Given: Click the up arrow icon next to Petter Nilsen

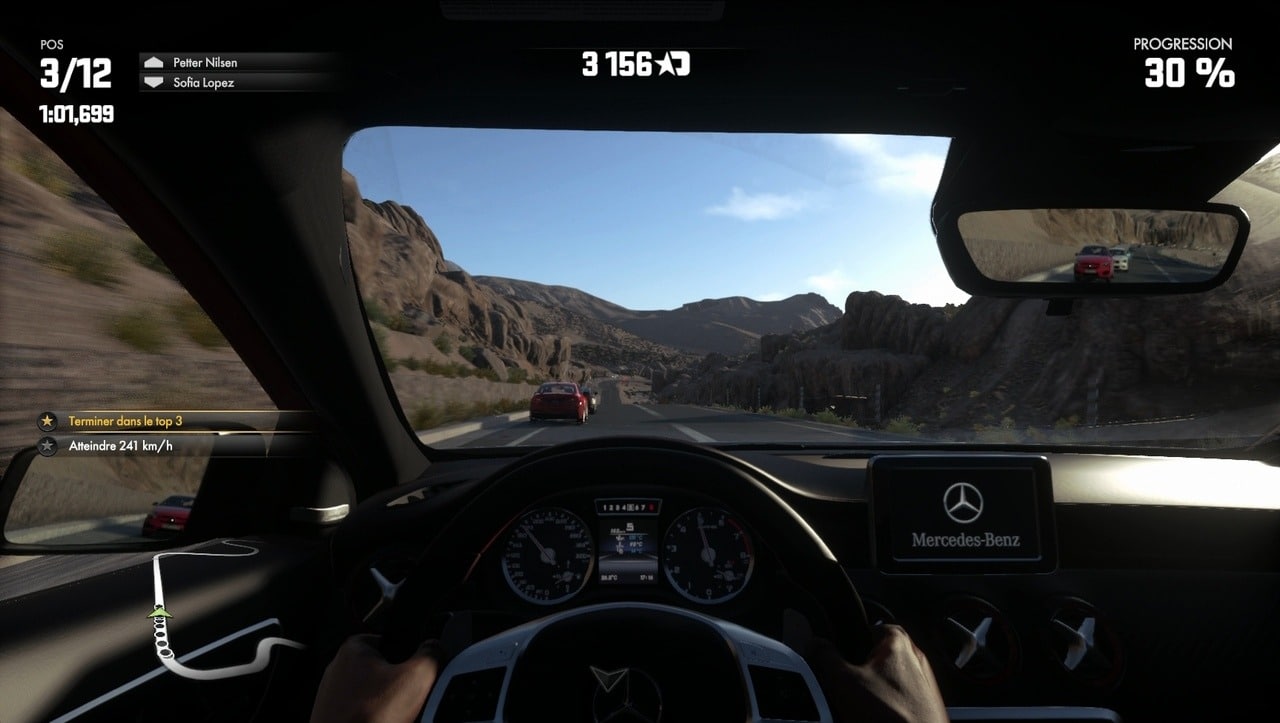Looking at the screenshot, I should [156, 61].
